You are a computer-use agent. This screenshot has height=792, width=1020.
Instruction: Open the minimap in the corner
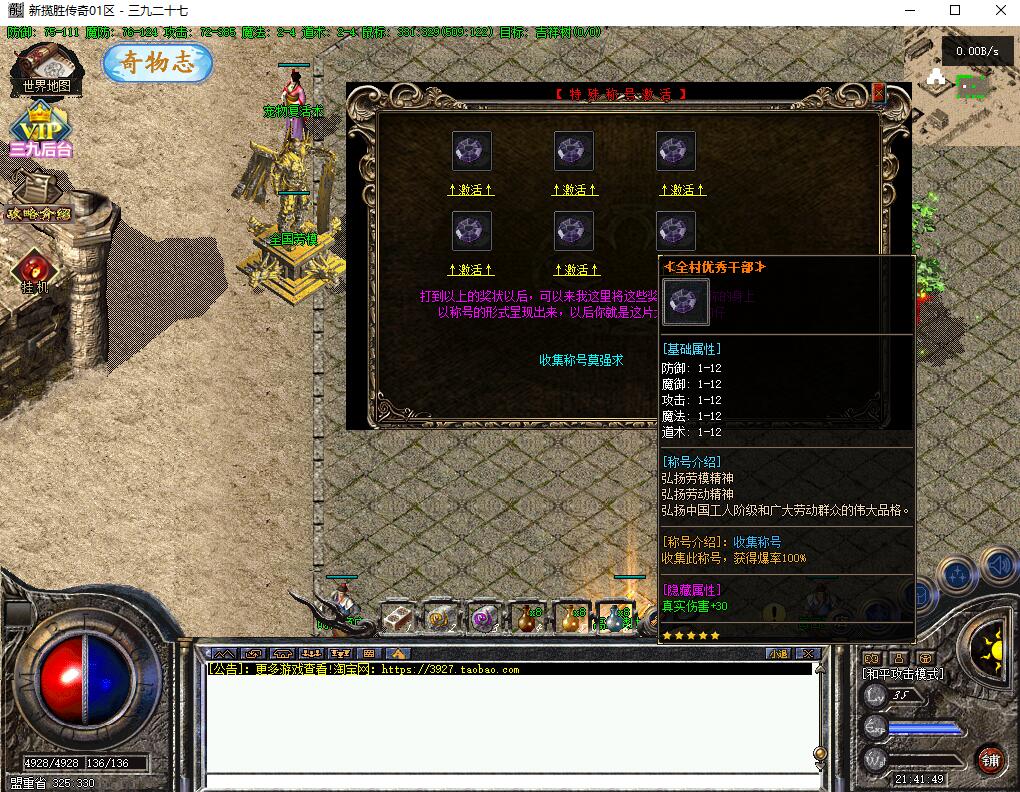click(961, 88)
